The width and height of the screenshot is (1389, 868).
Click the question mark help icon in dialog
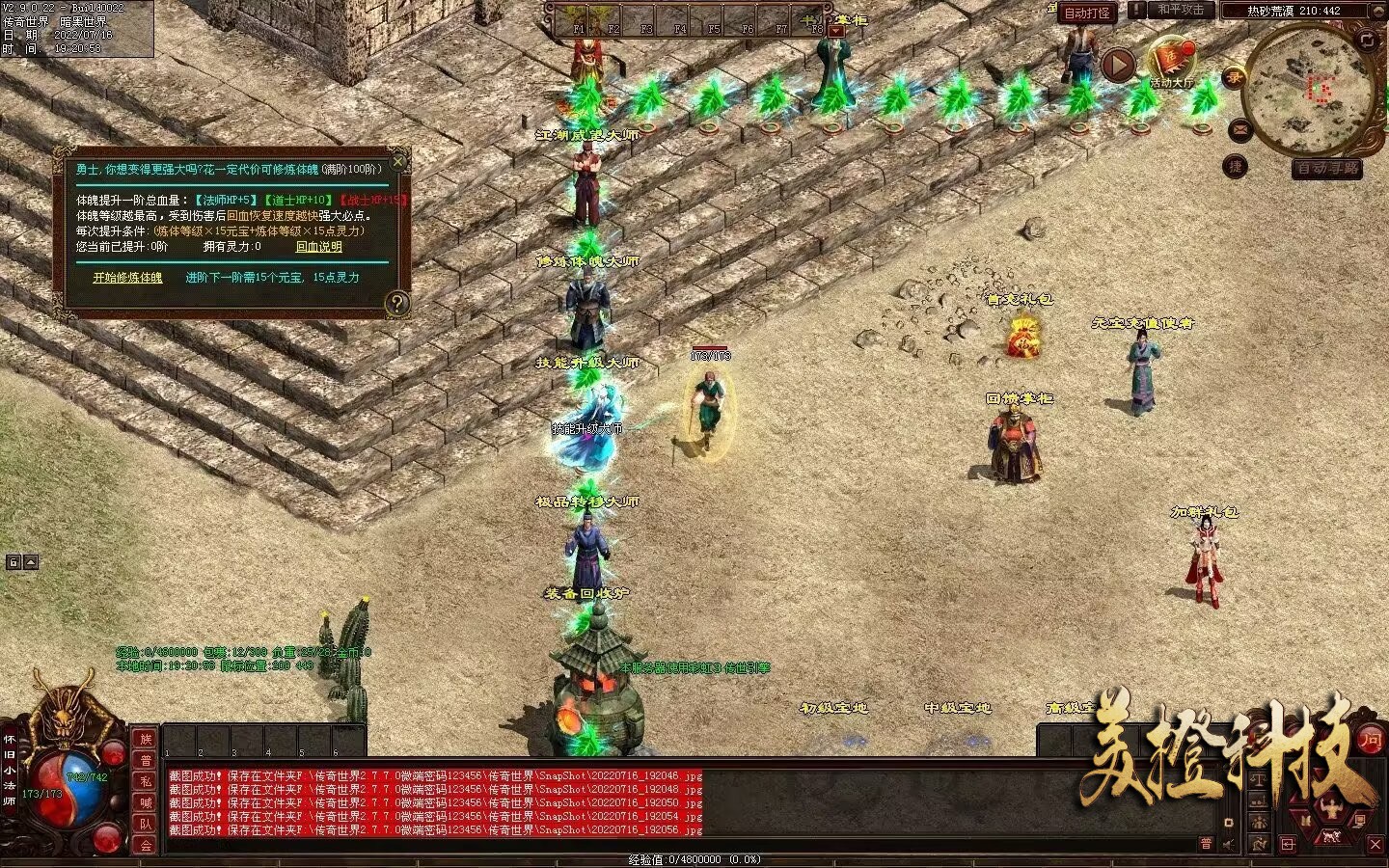pyautogui.click(x=396, y=304)
